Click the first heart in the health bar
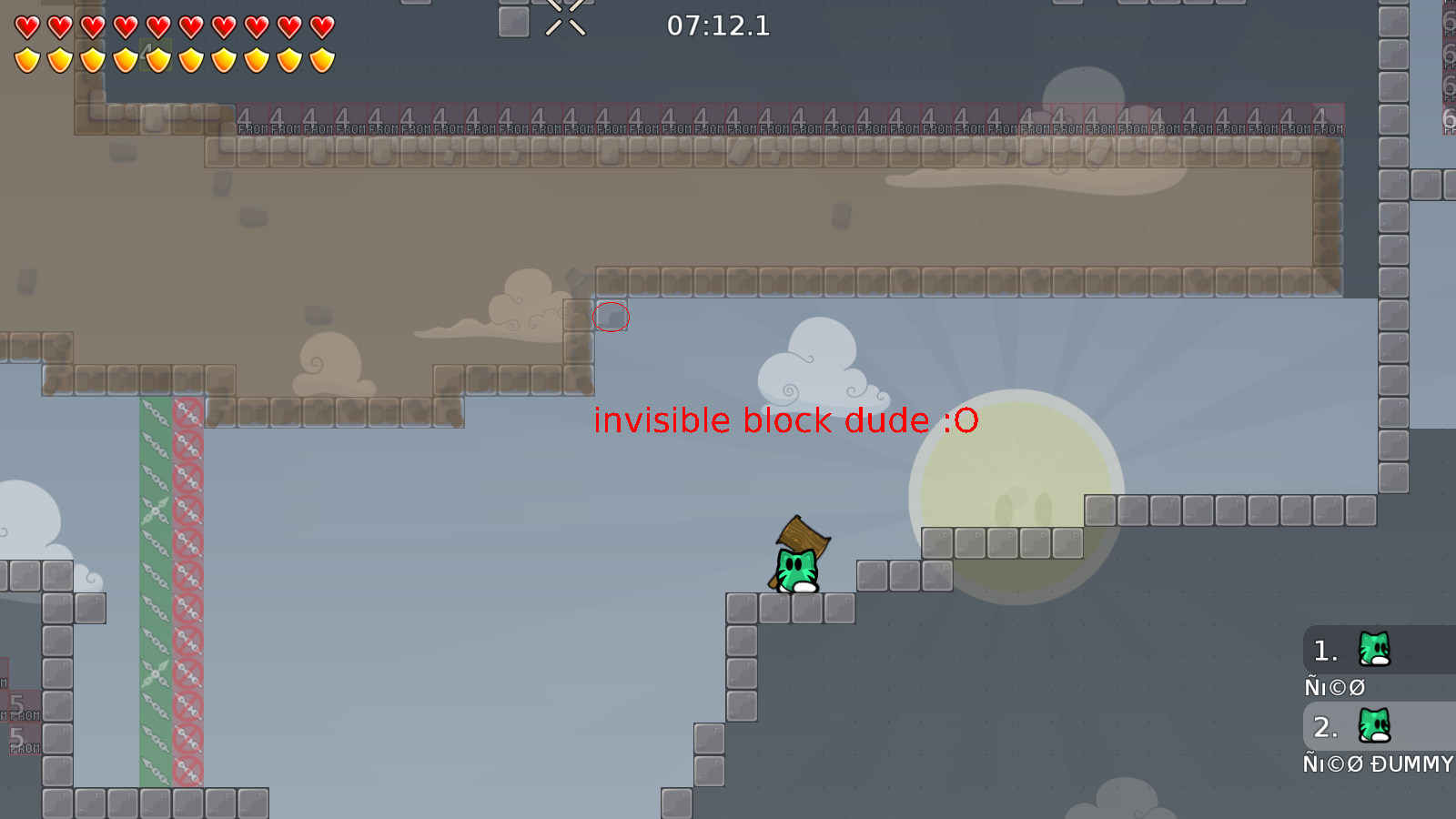1456x819 pixels. coord(26,26)
